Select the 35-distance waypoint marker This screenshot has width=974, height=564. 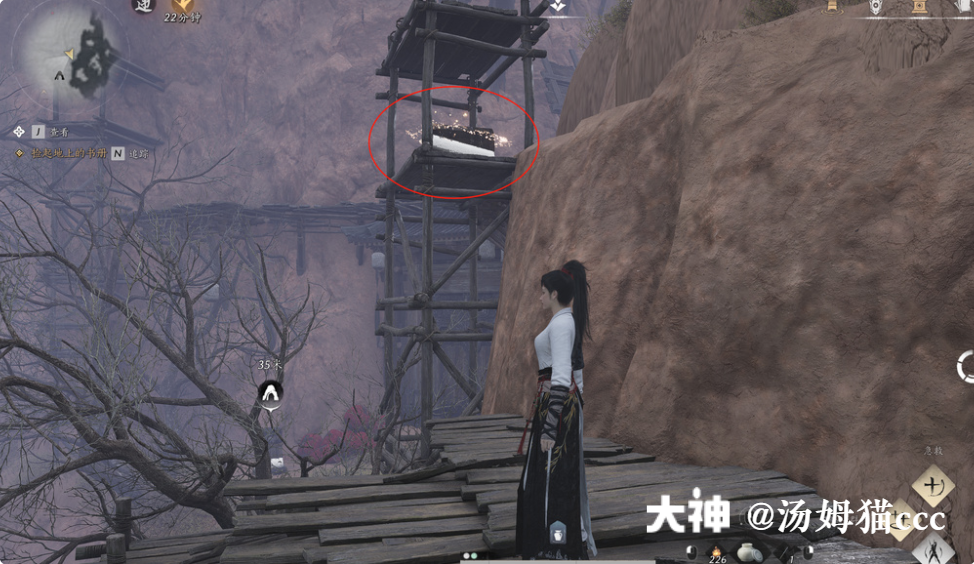coord(270,393)
